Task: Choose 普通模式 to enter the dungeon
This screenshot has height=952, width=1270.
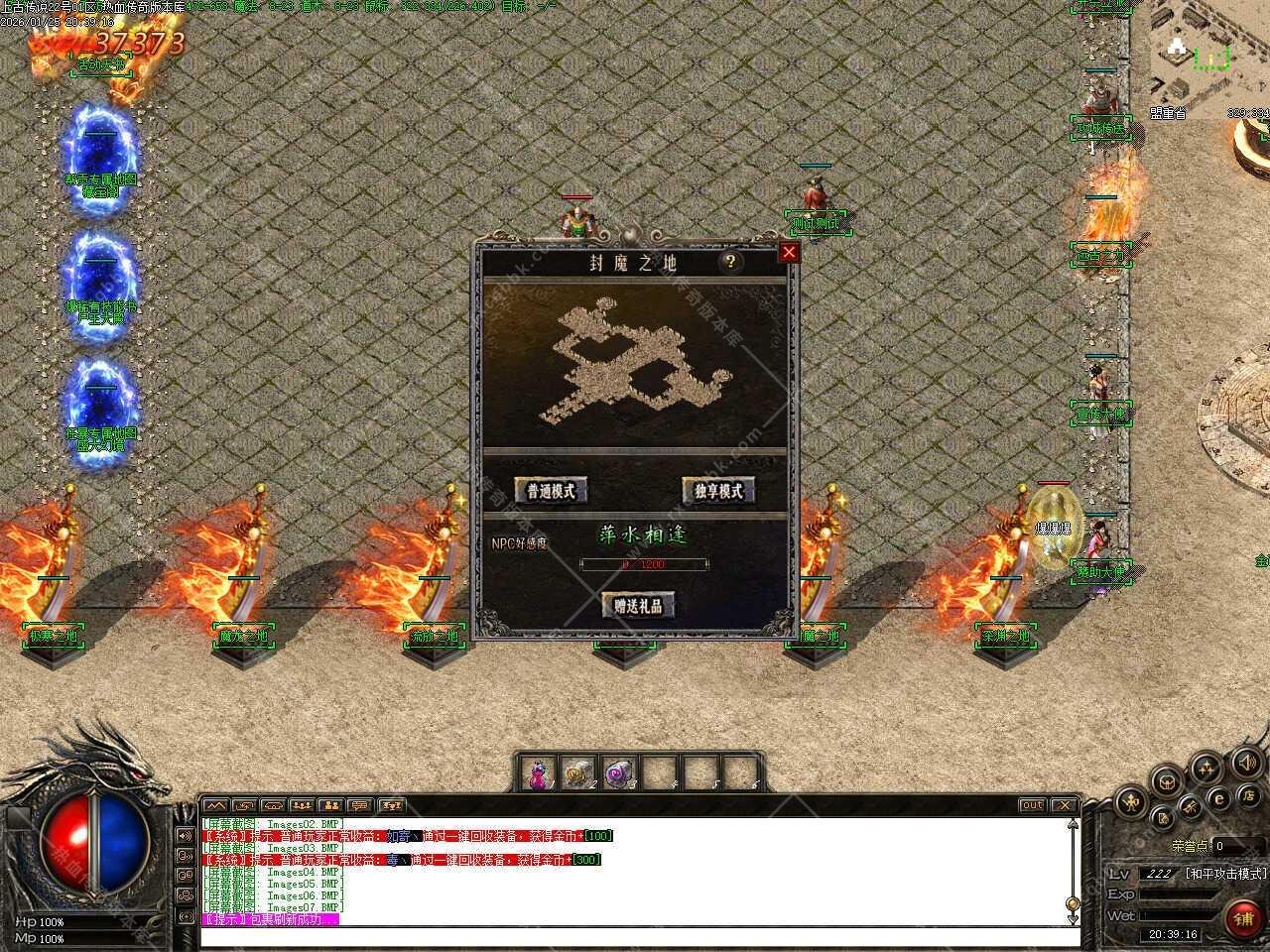Action: click(551, 490)
